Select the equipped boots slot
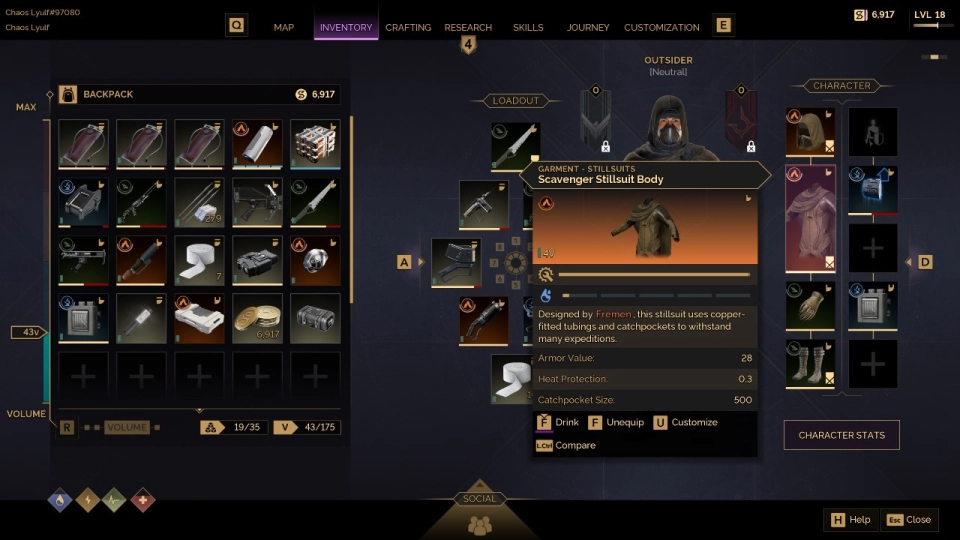This screenshot has width=960, height=540. pyautogui.click(x=810, y=364)
